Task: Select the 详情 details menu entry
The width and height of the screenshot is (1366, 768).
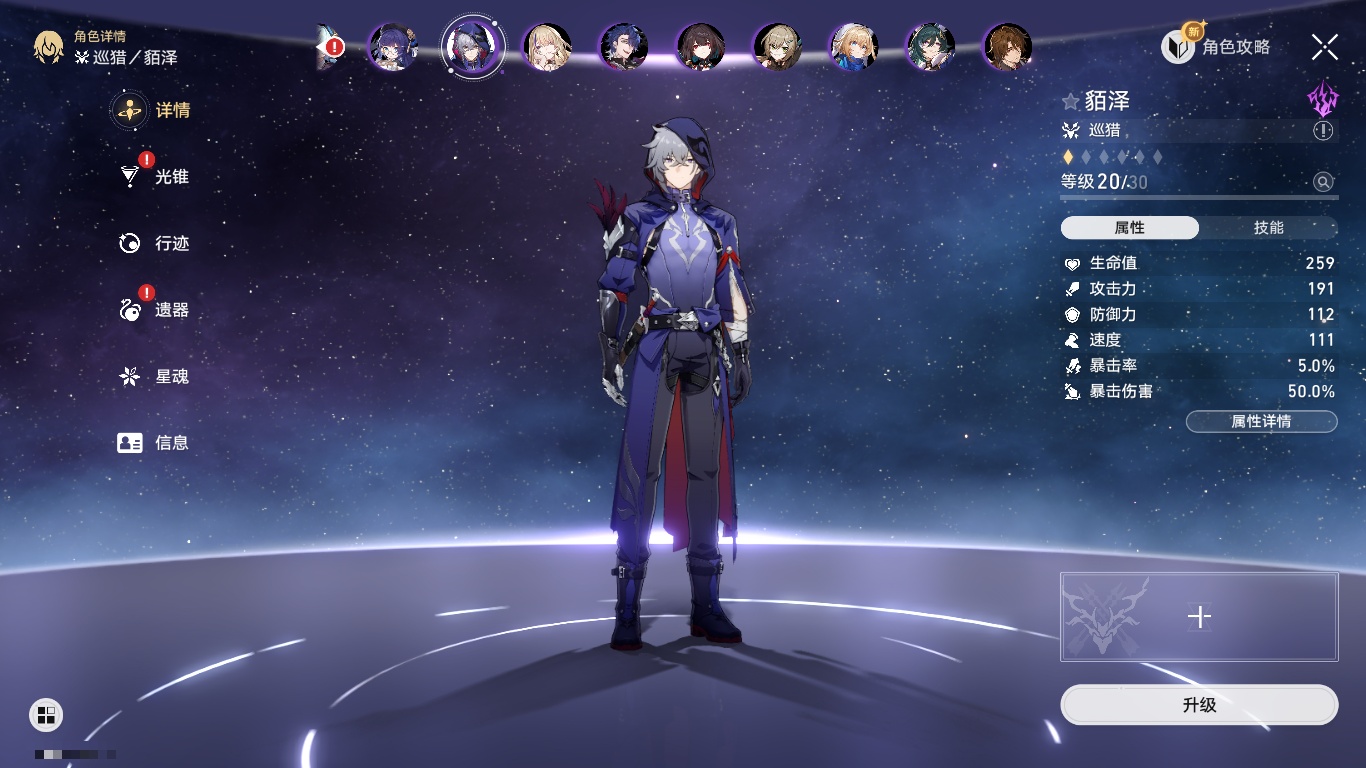Action: [x=155, y=110]
